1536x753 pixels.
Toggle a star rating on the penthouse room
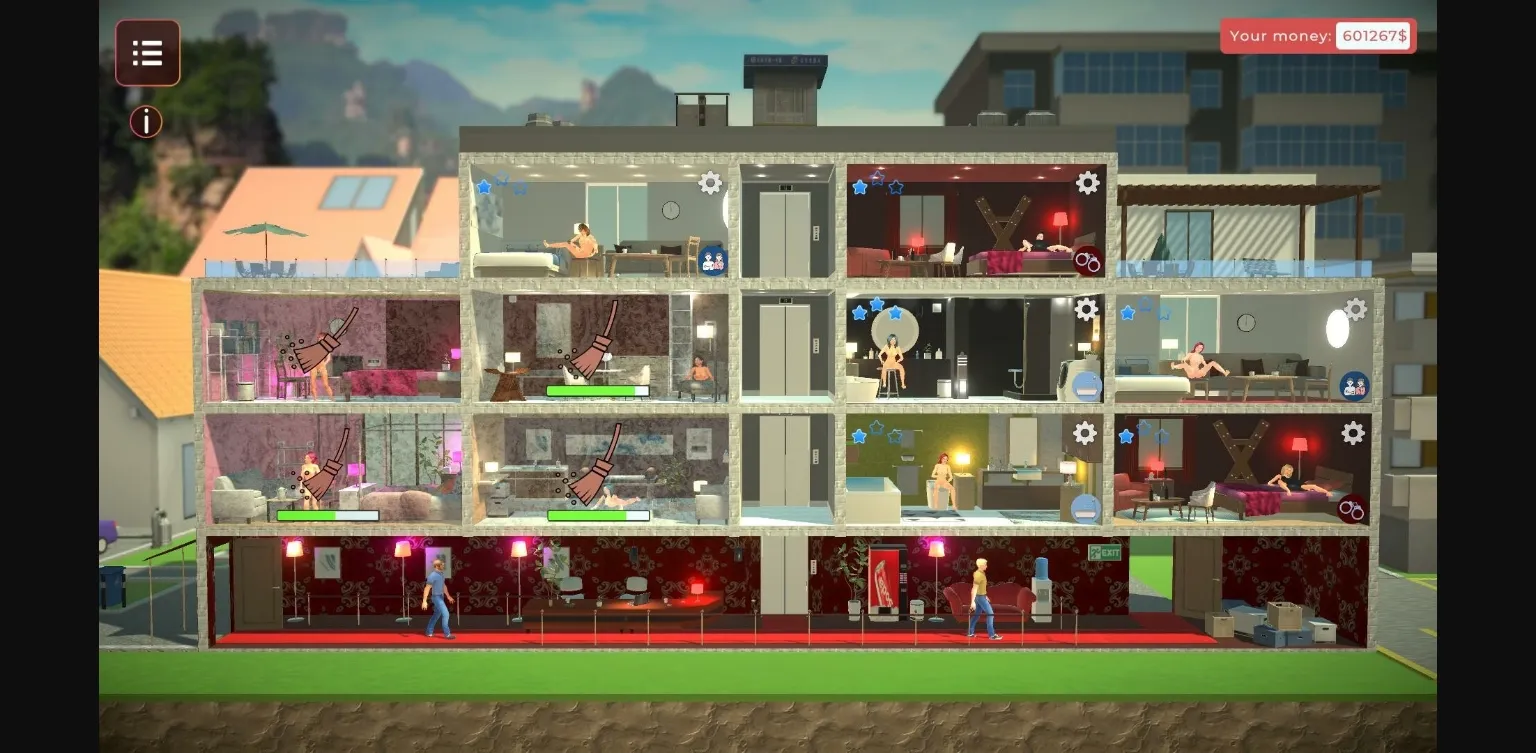click(x=483, y=186)
